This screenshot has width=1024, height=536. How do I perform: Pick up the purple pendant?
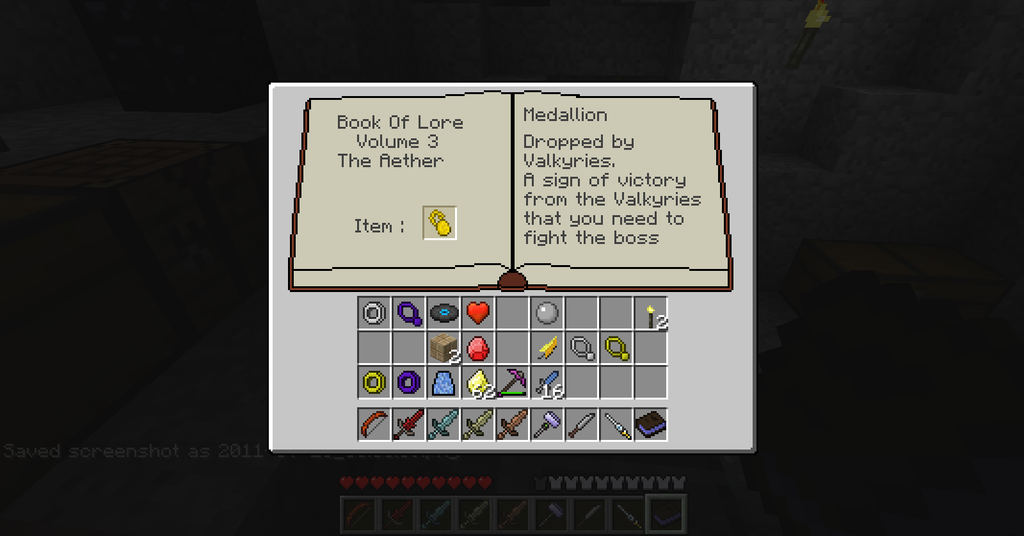(409, 314)
